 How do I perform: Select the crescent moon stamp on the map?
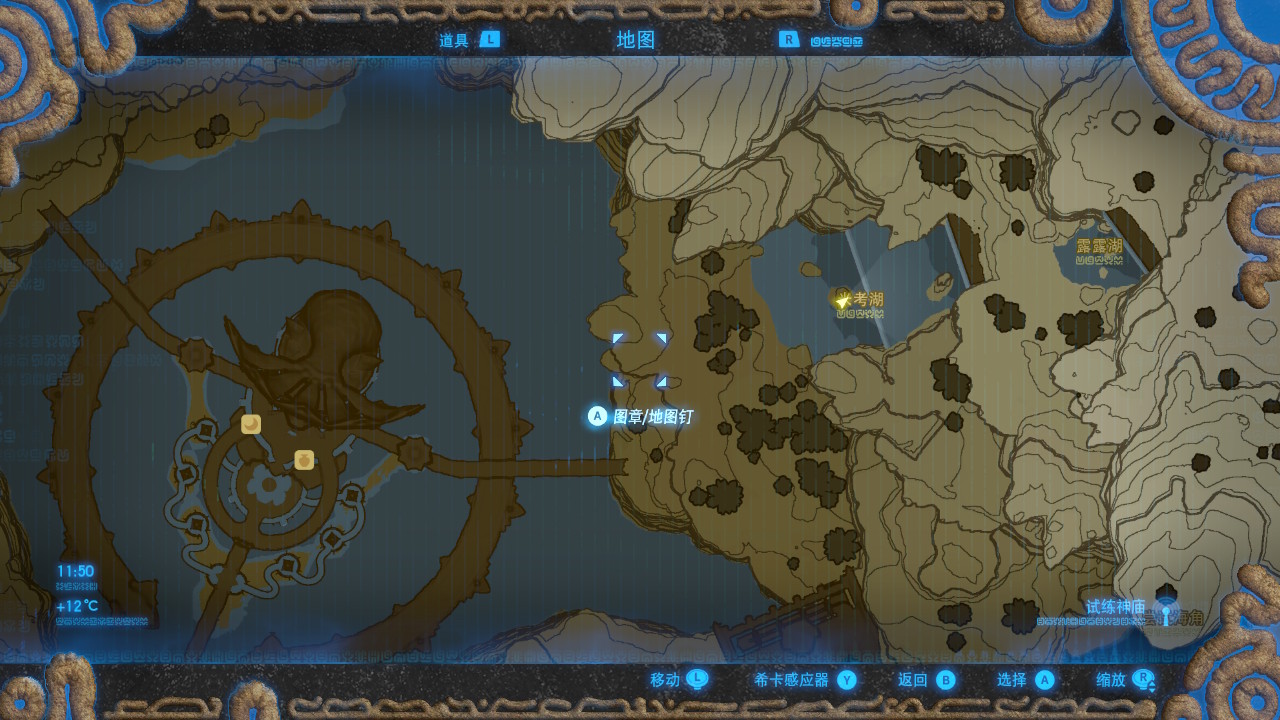click(251, 424)
